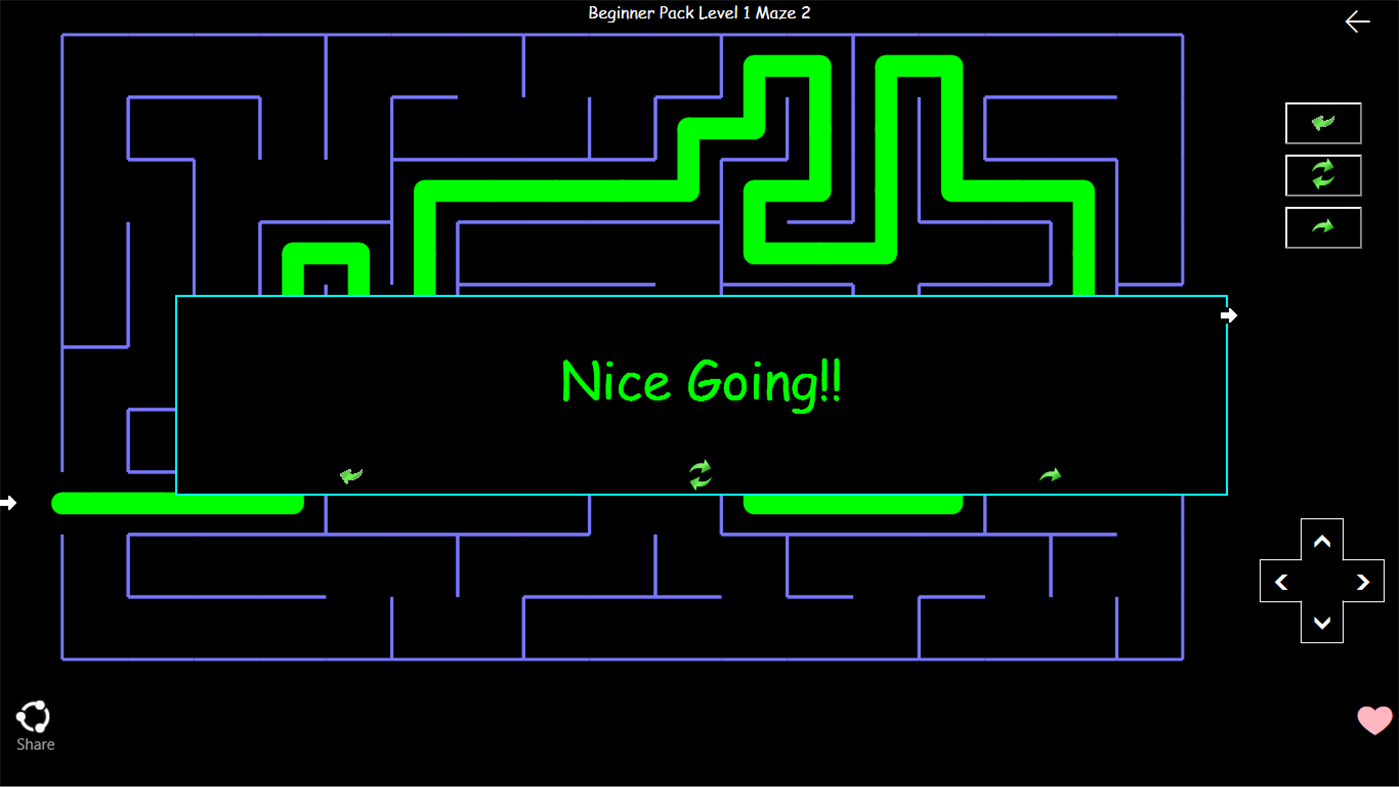Click the back arrow at top right

(1357, 20)
